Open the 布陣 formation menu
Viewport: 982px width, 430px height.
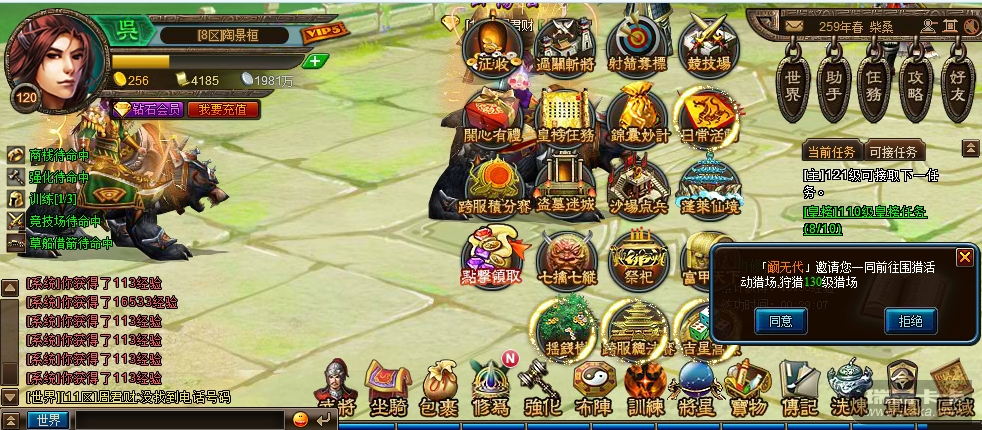[x=594, y=390]
